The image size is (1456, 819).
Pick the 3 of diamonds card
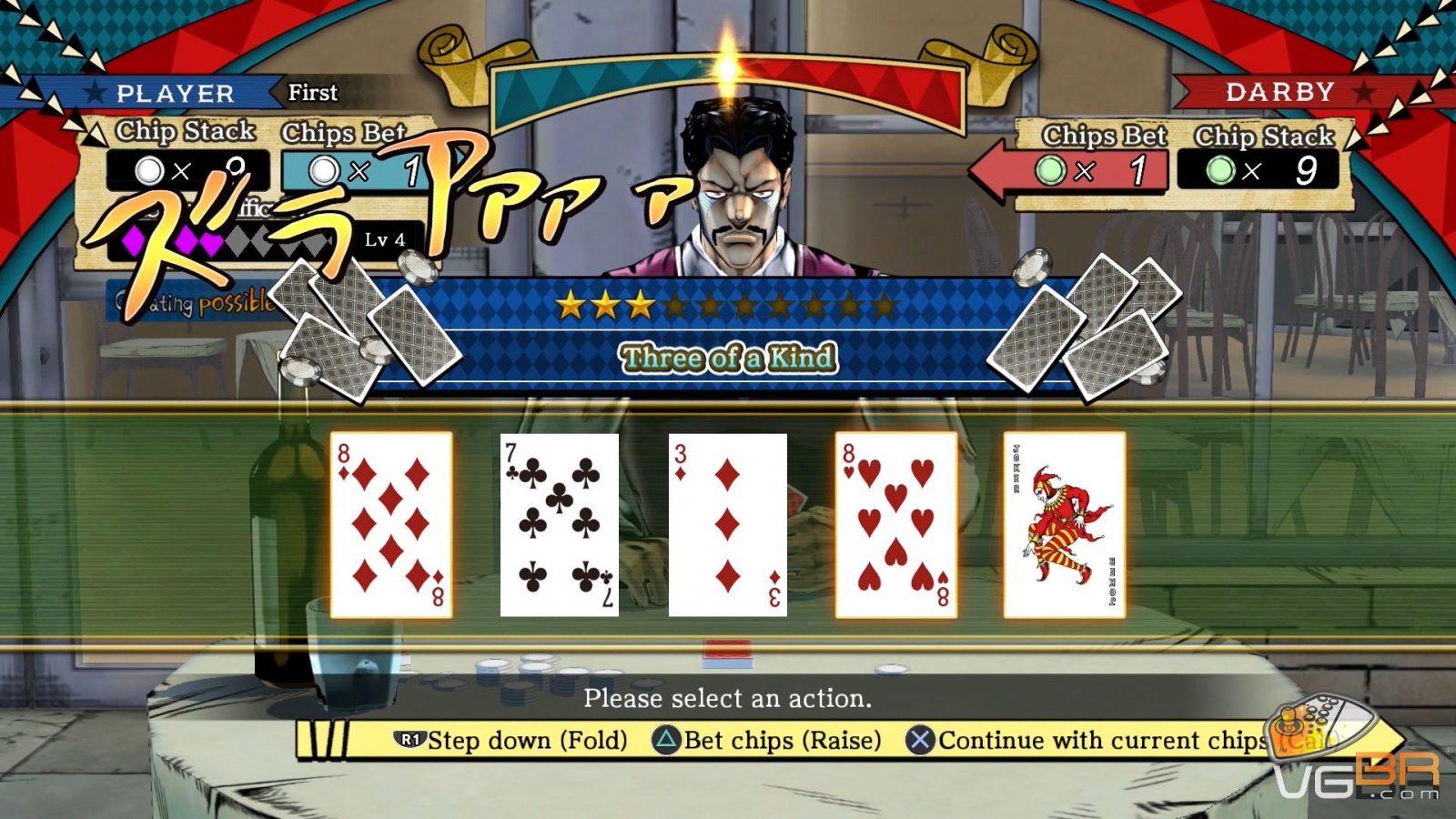pyautogui.click(x=728, y=525)
